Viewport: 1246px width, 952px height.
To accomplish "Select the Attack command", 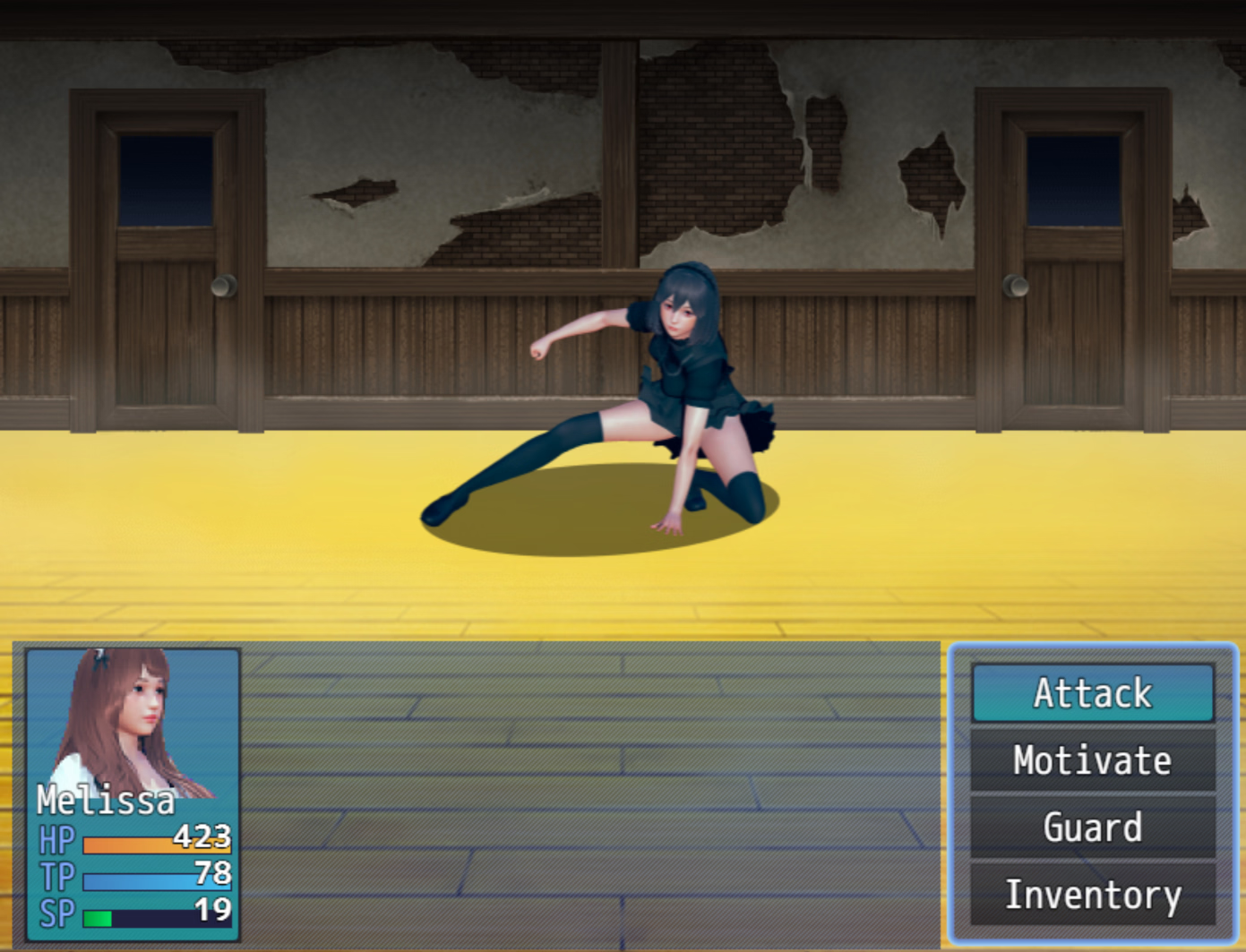I will (1092, 693).
